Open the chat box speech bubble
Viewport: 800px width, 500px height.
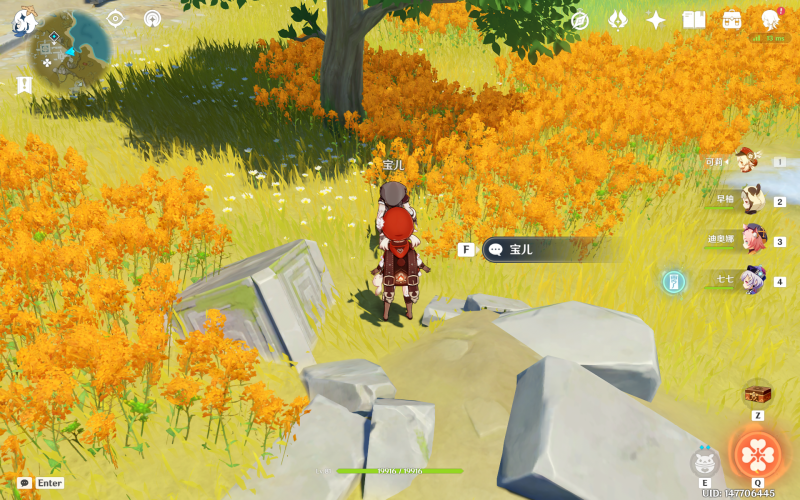pyautogui.click(x=24, y=483)
